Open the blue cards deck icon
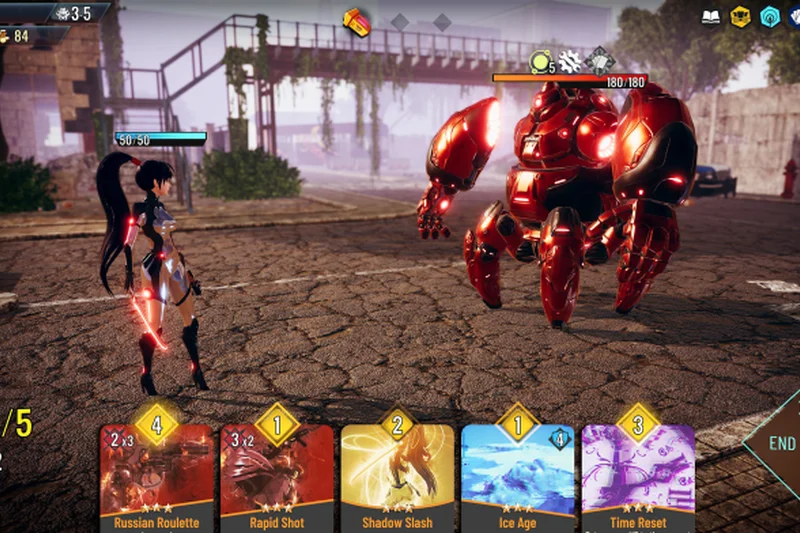 (796, 17)
